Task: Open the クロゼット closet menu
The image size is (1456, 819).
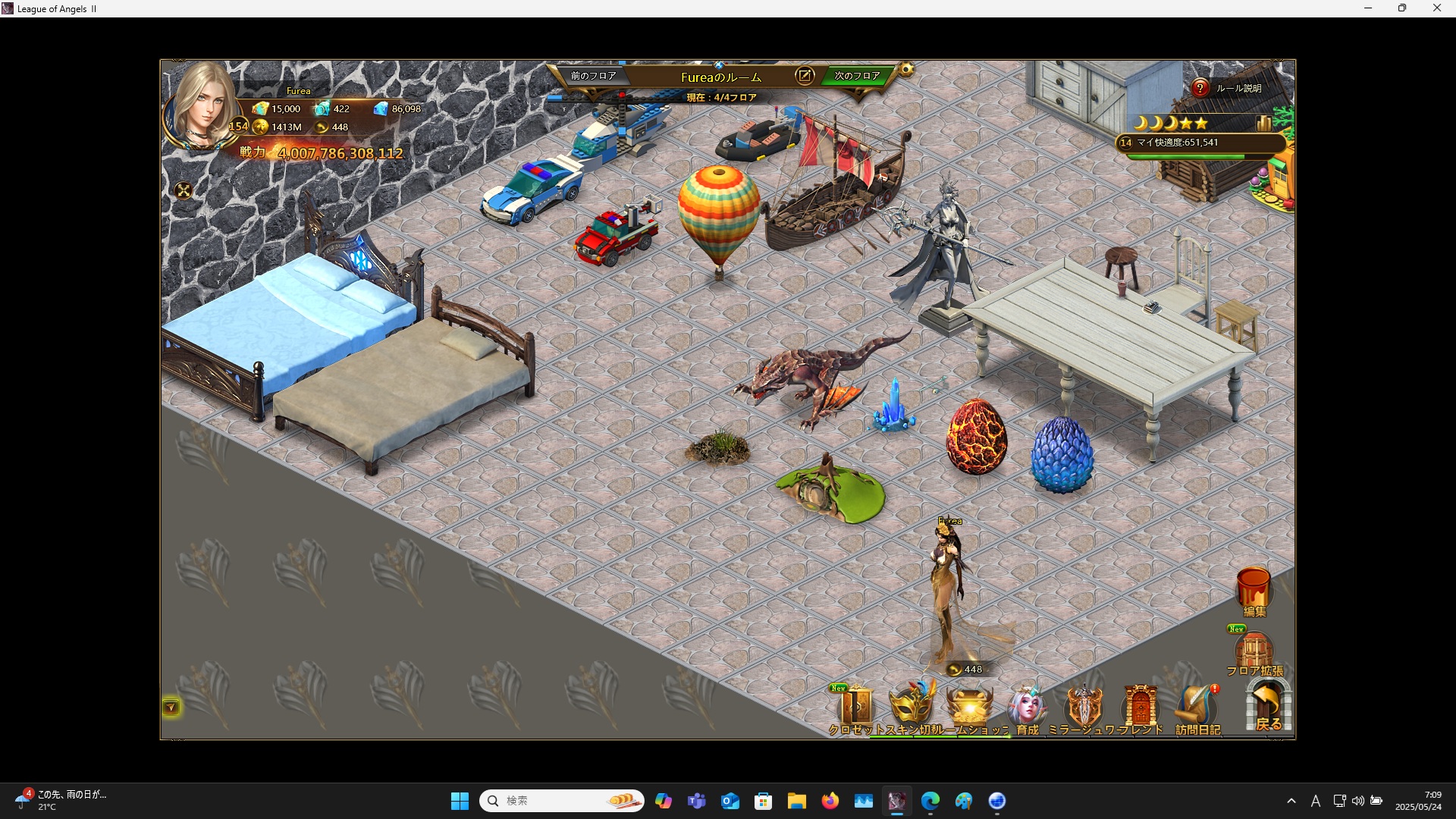Action: pyautogui.click(x=855, y=708)
